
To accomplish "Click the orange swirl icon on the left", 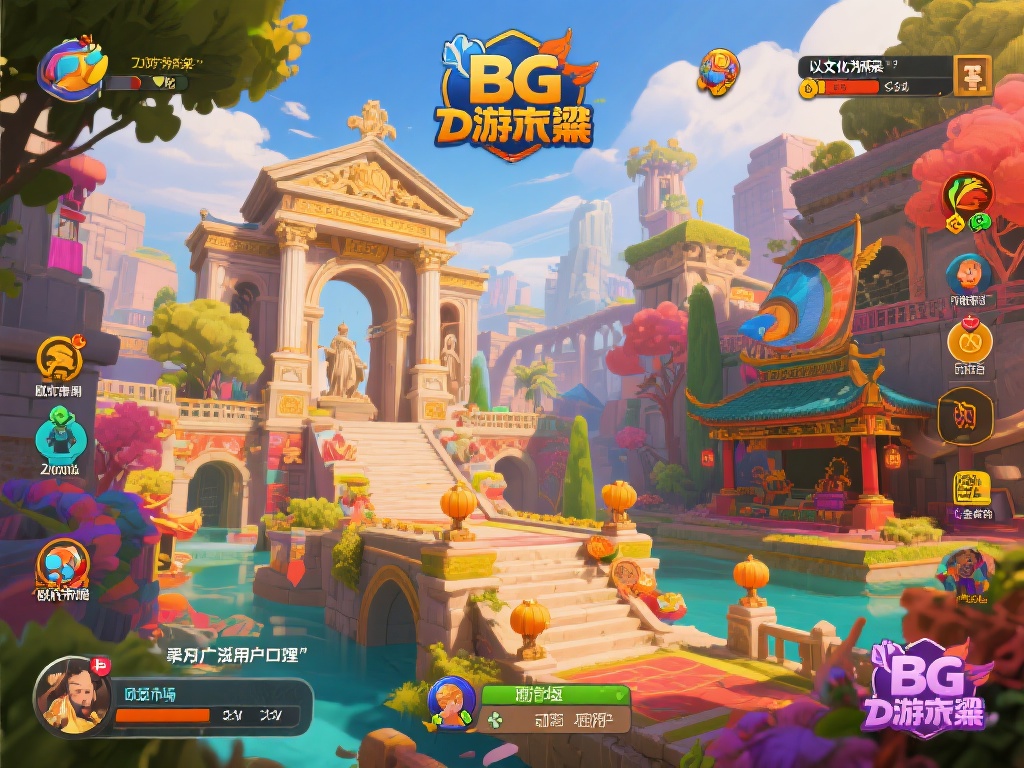I will pyautogui.click(x=60, y=359).
